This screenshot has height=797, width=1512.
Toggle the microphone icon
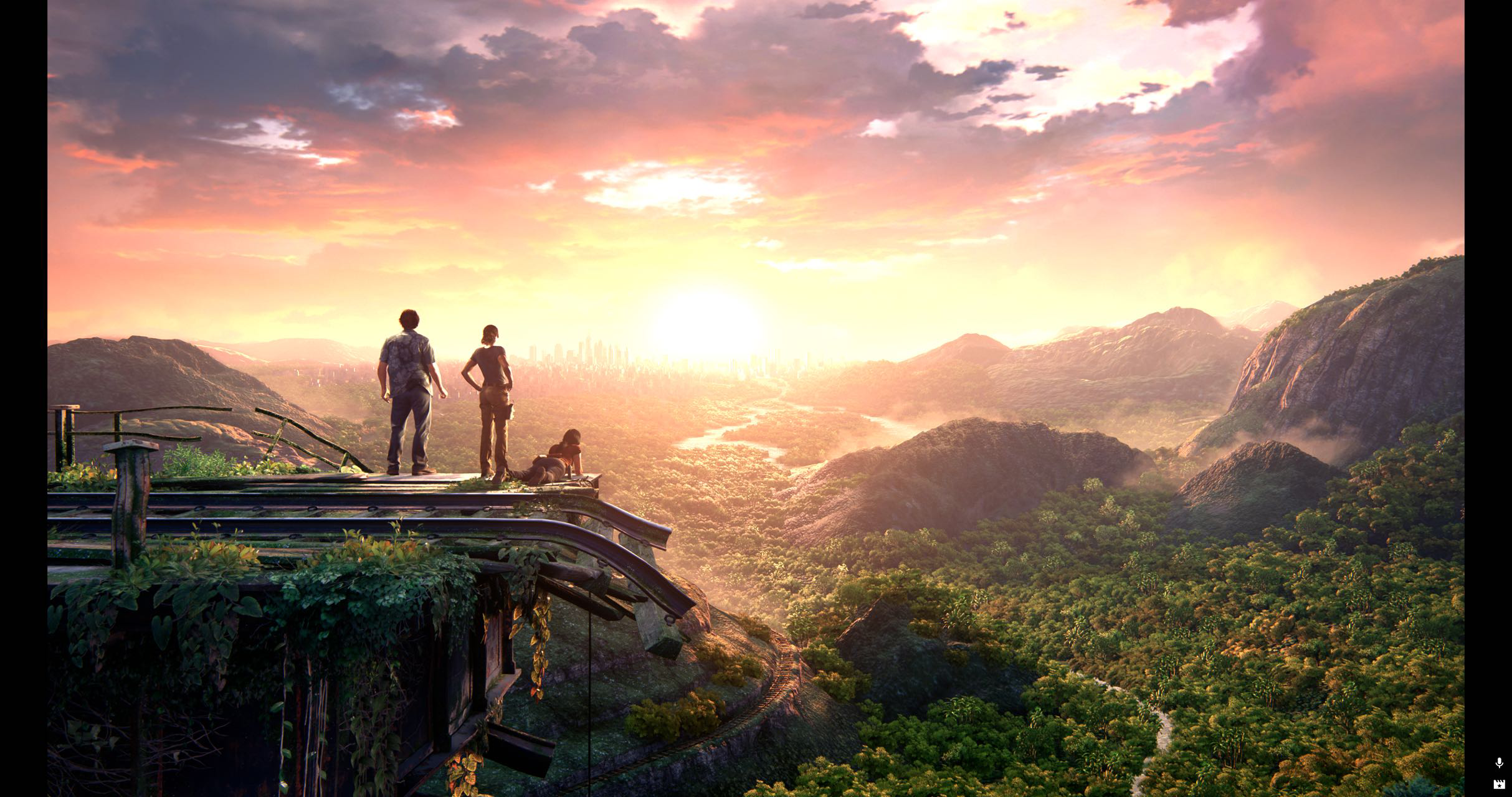[1499, 763]
